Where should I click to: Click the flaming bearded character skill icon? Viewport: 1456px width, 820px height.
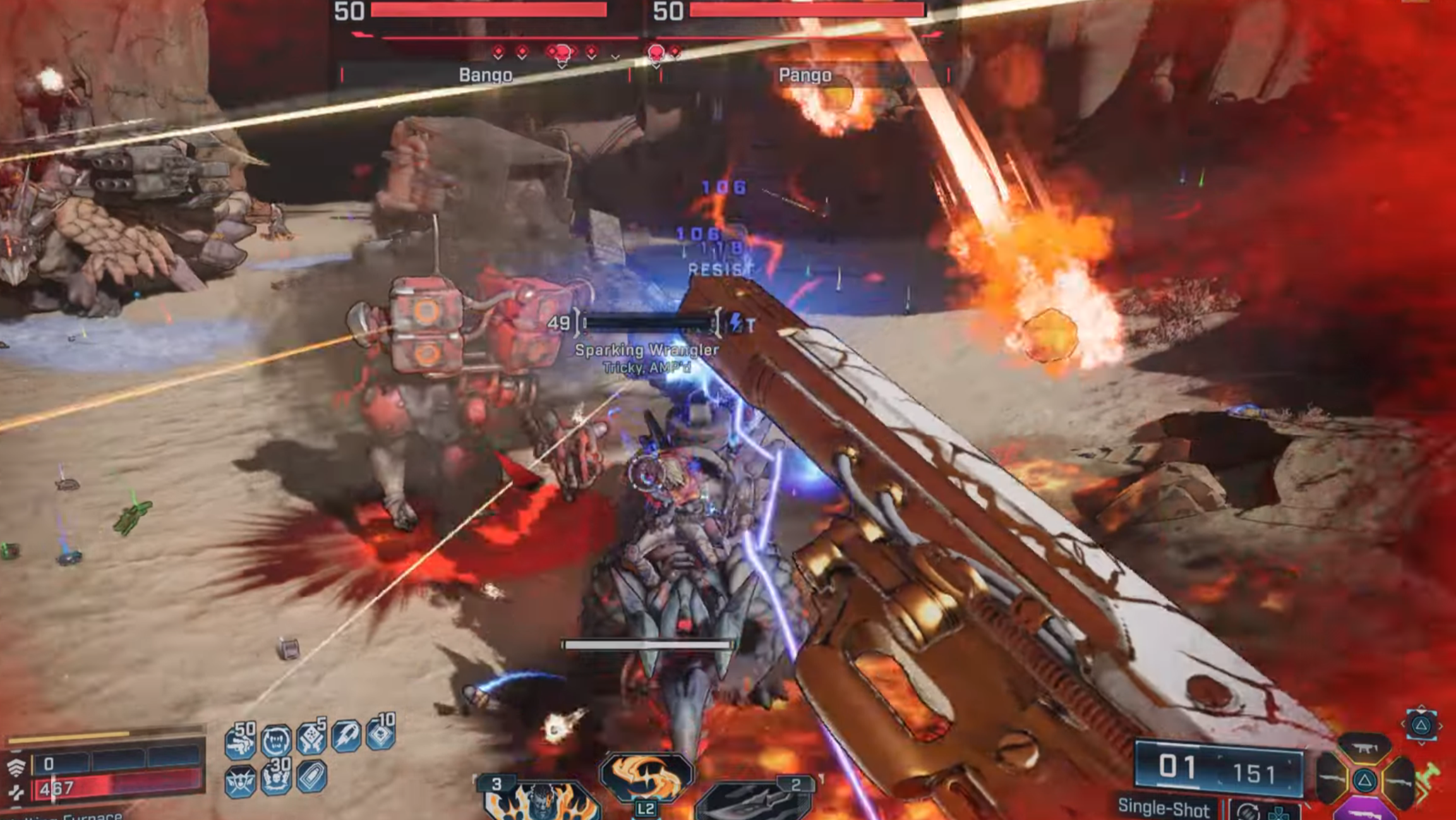pos(542,802)
